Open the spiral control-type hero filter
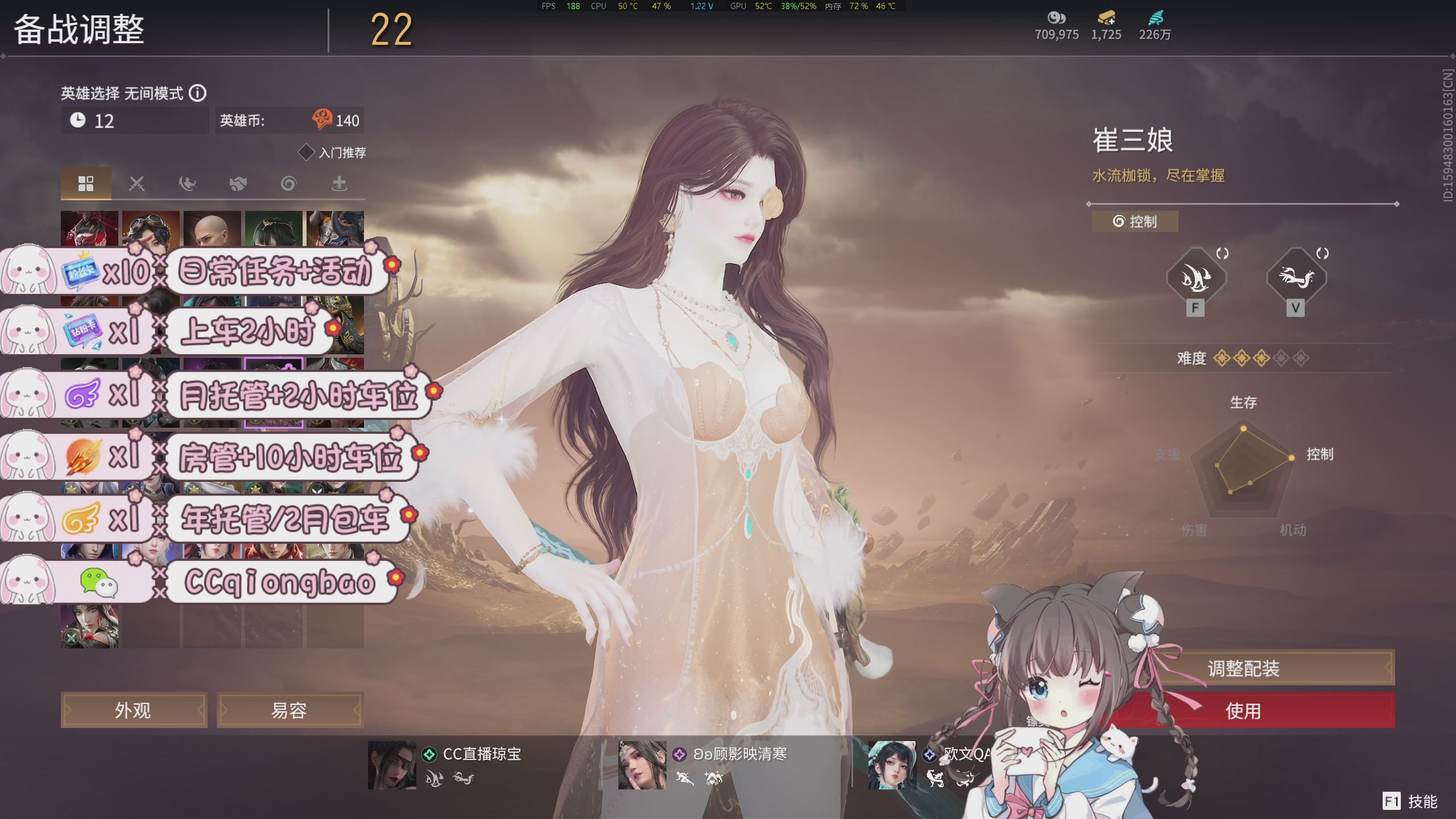Screen dimensions: 1456x819 [288, 183]
